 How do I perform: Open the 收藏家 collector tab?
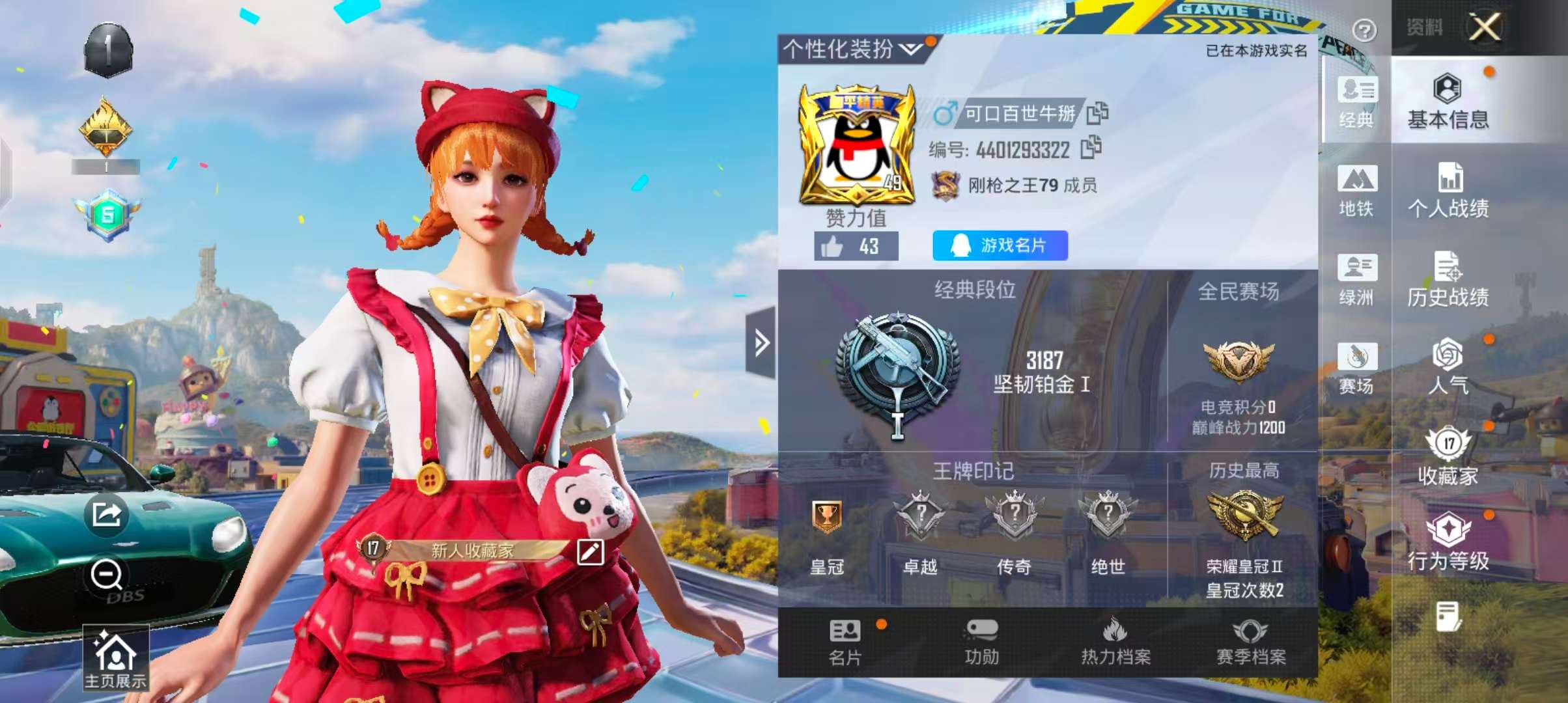pyautogui.click(x=1448, y=456)
